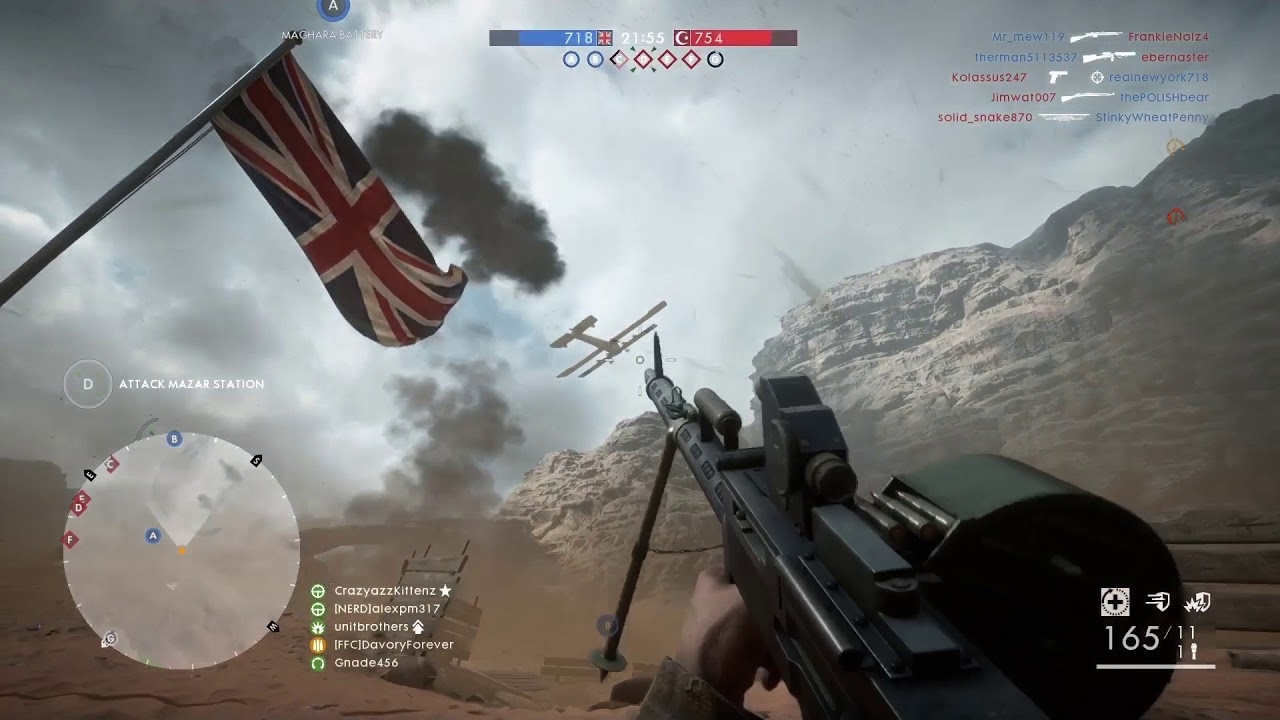Choose [NERD]alexpm317 in the squad list
Viewport: 1280px width, 720px height.
387,609
